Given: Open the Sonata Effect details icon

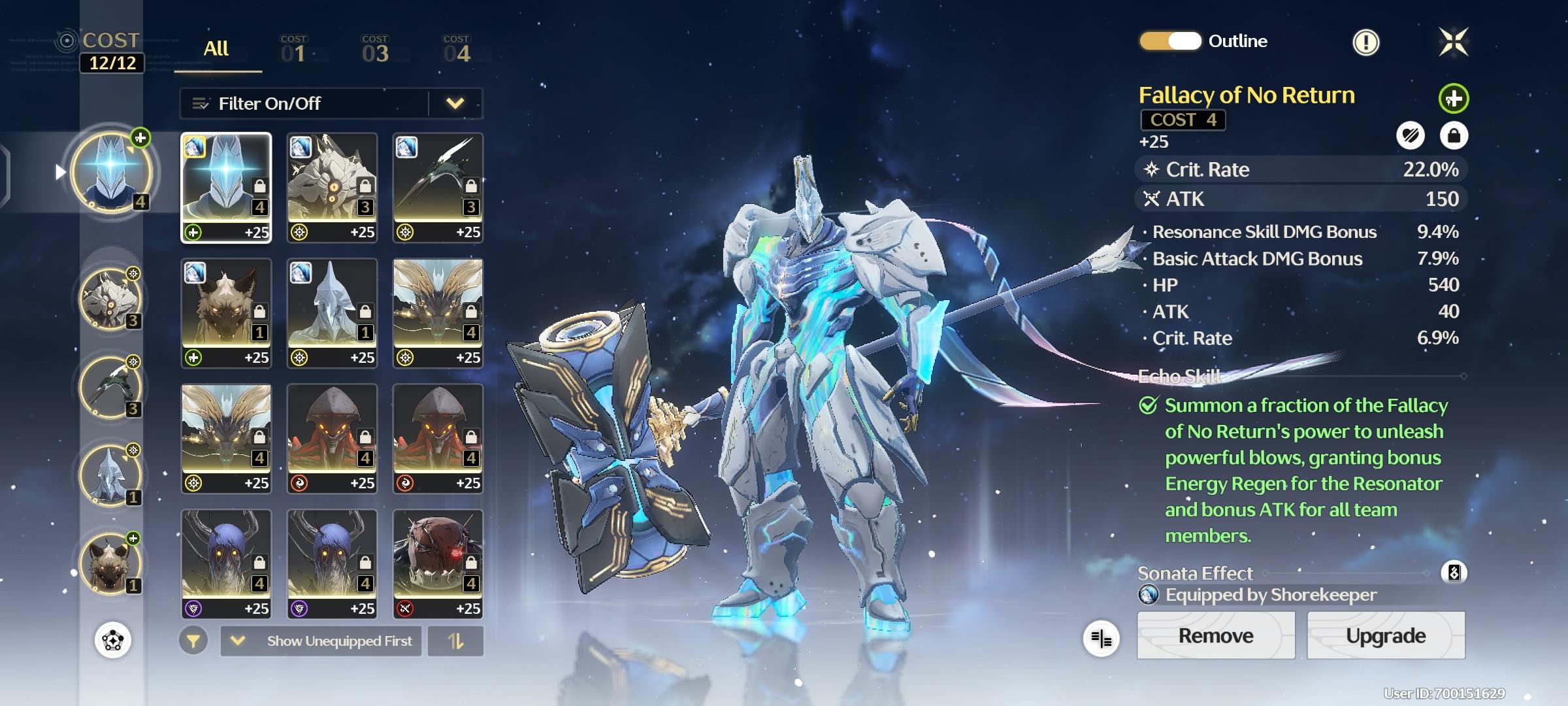Looking at the screenshot, I should pos(1454,573).
